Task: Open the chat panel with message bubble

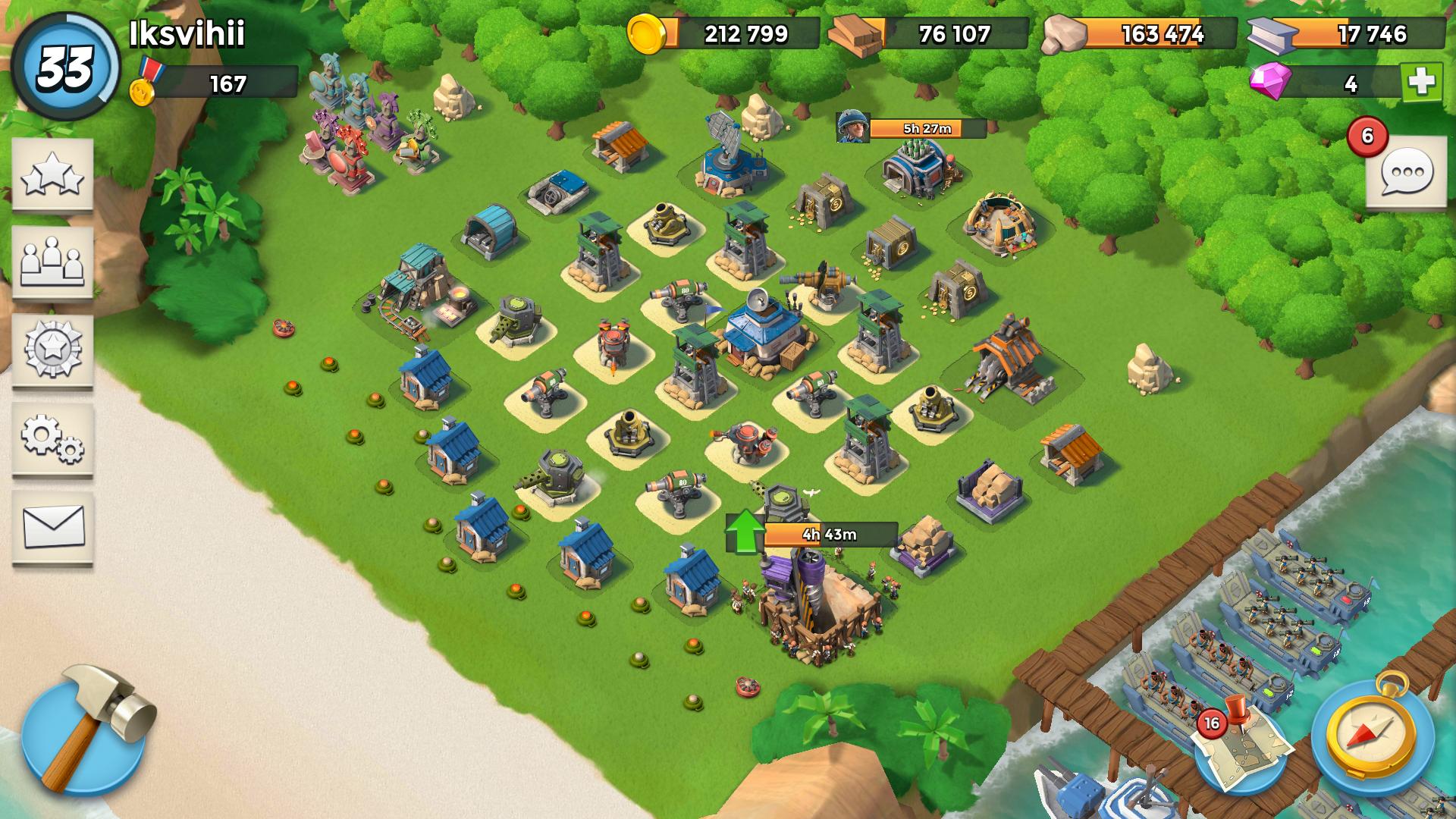Action: (1407, 171)
